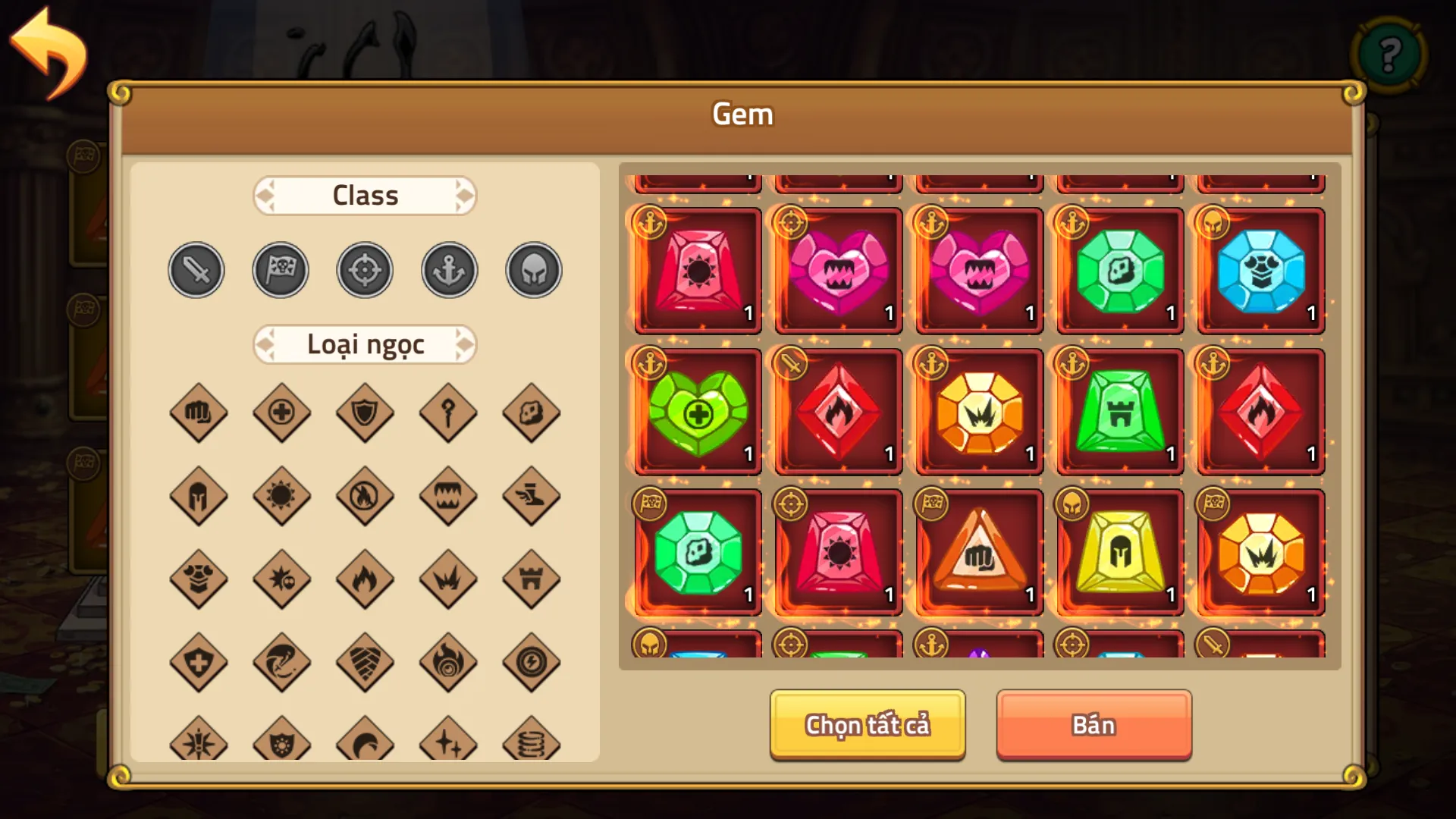Toggle the pirate flag class filter
Image resolution: width=1456 pixels, height=819 pixels.
click(x=281, y=269)
